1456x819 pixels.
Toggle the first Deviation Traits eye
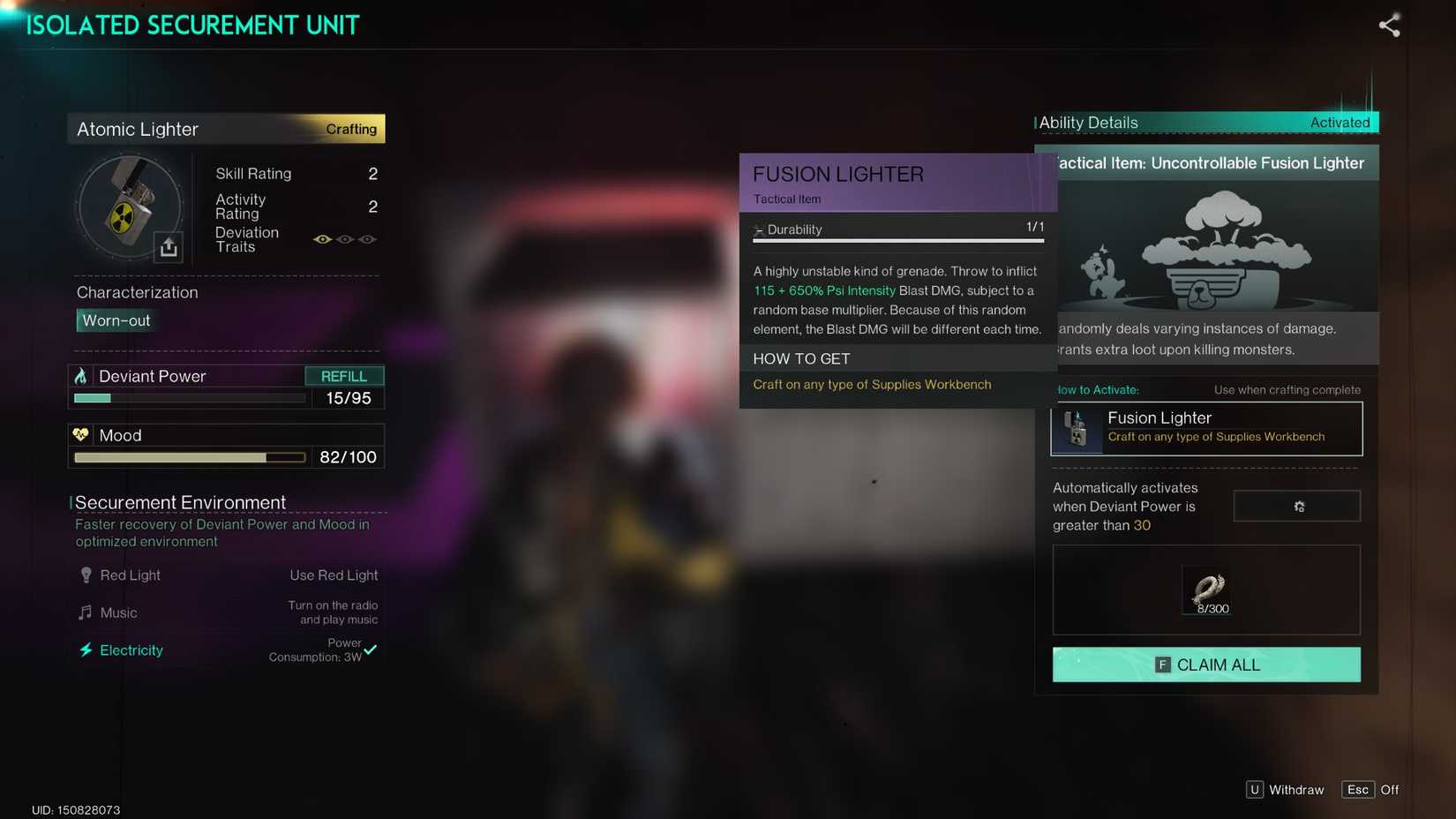323,239
